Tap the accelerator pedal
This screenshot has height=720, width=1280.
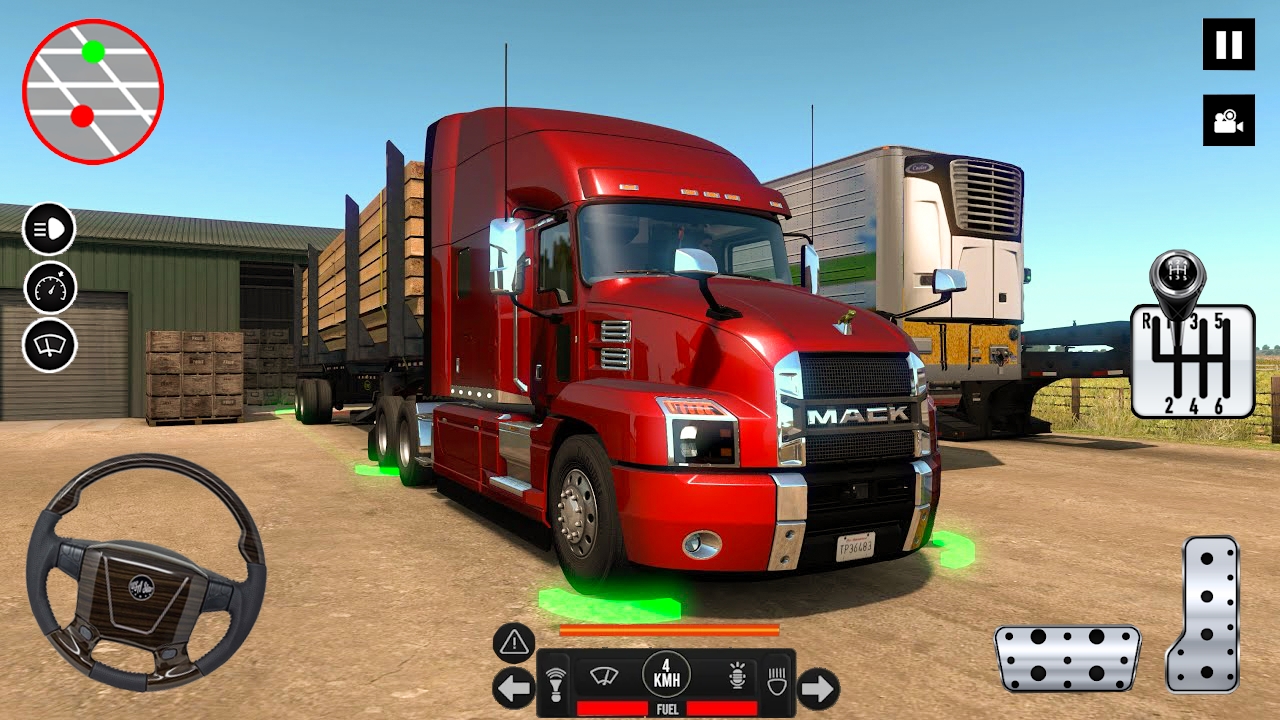[x=1203, y=614]
